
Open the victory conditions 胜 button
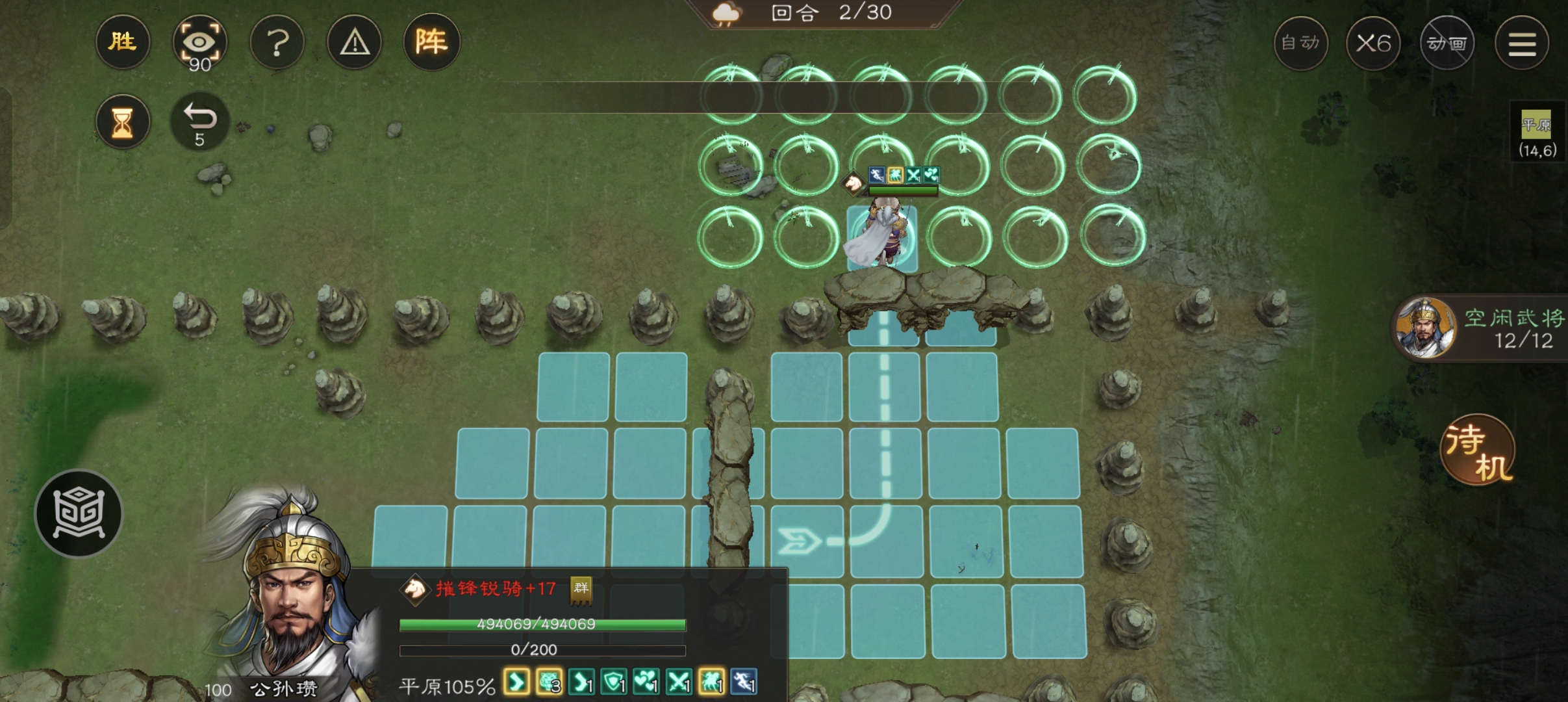pyautogui.click(x=122, y=43)
